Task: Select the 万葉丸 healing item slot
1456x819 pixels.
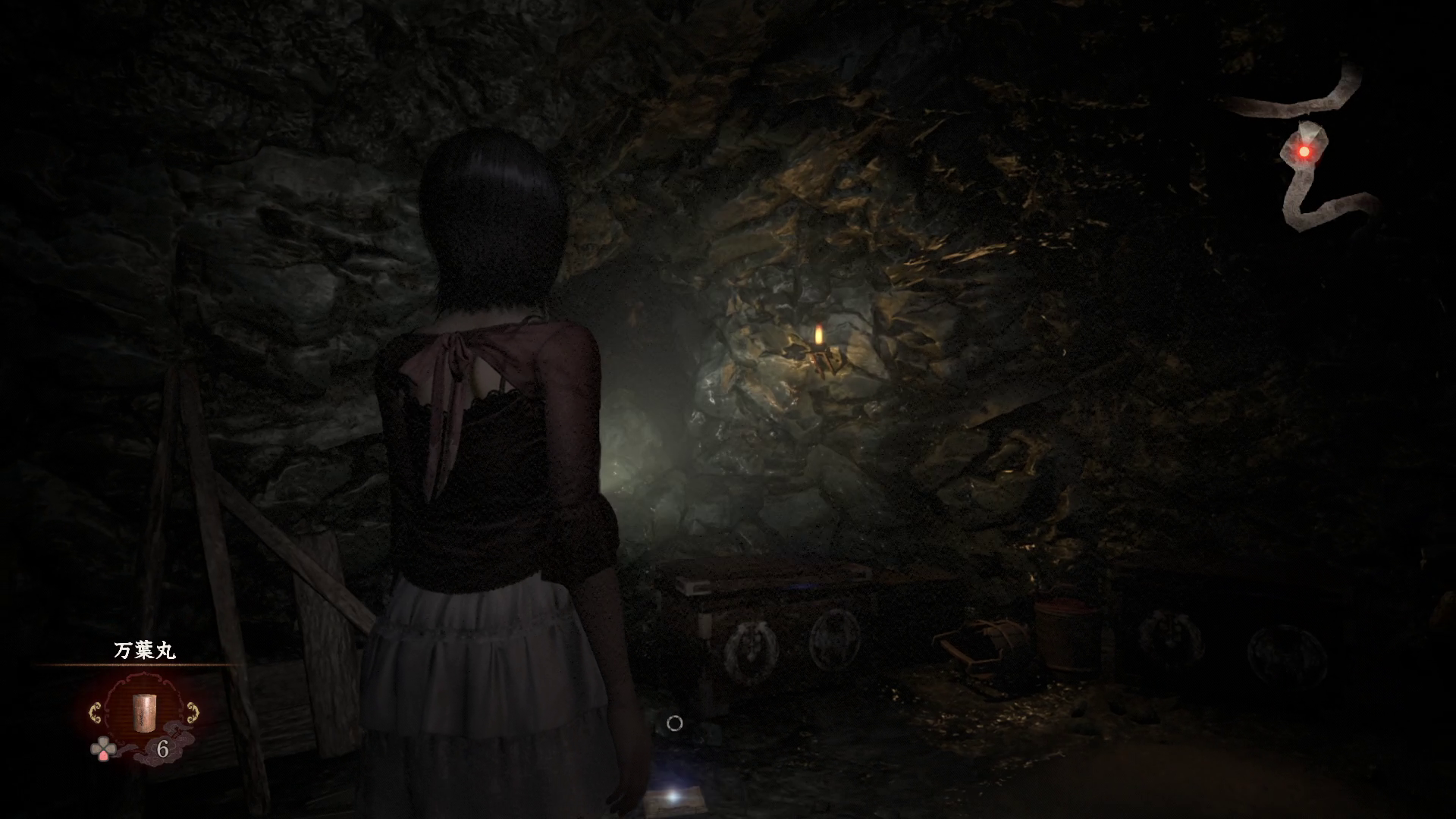Action: tap(144, 711)
